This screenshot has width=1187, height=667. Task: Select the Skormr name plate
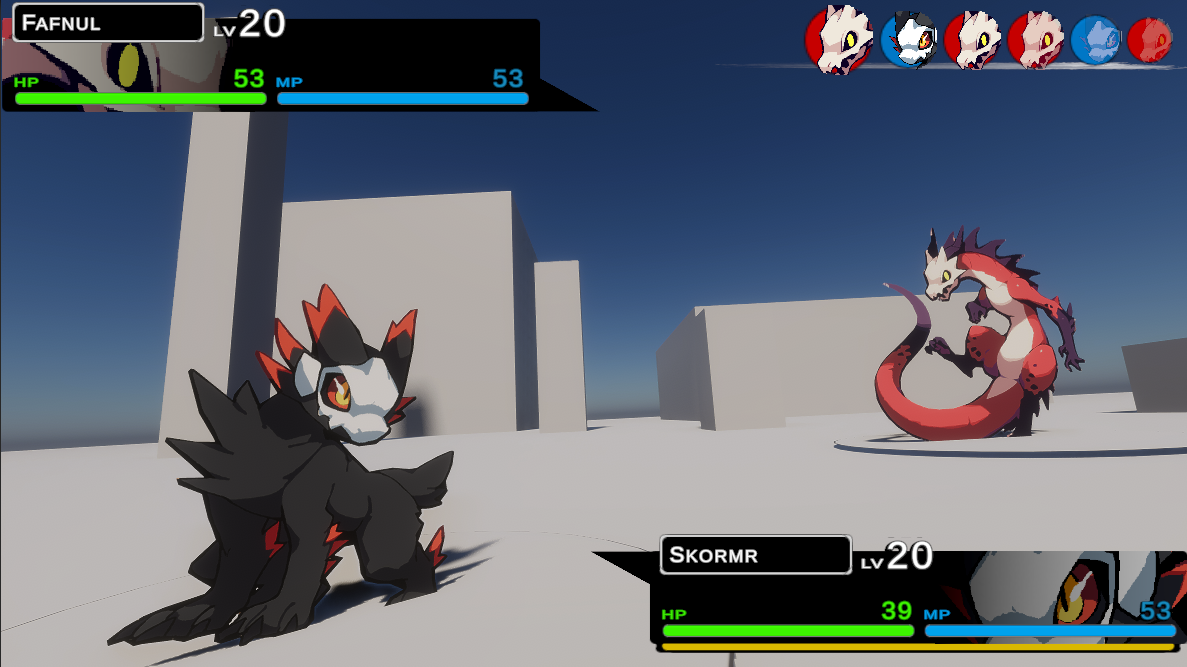point(755,555)
